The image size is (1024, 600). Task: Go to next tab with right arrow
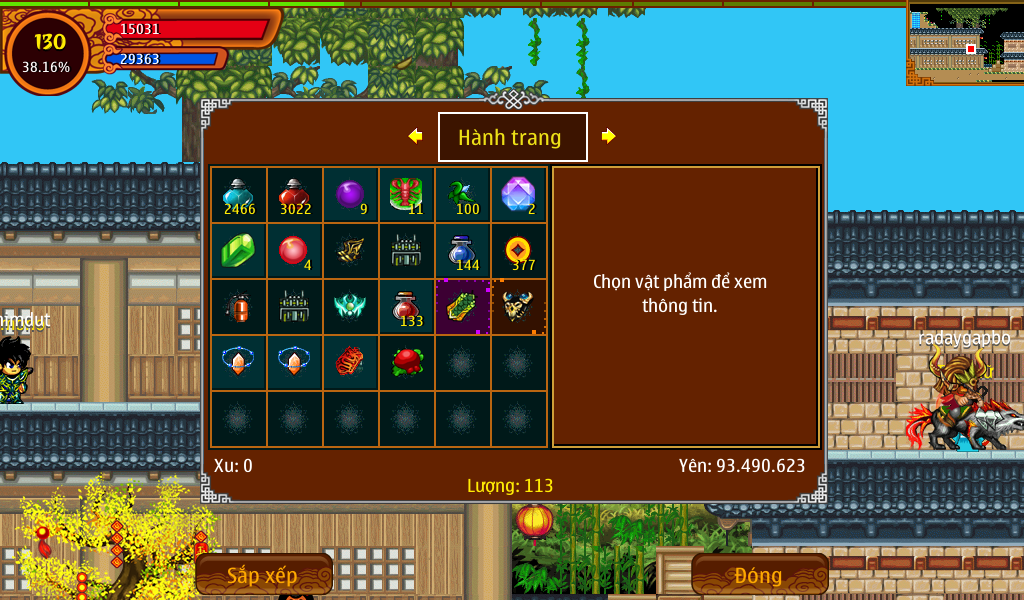608,136
